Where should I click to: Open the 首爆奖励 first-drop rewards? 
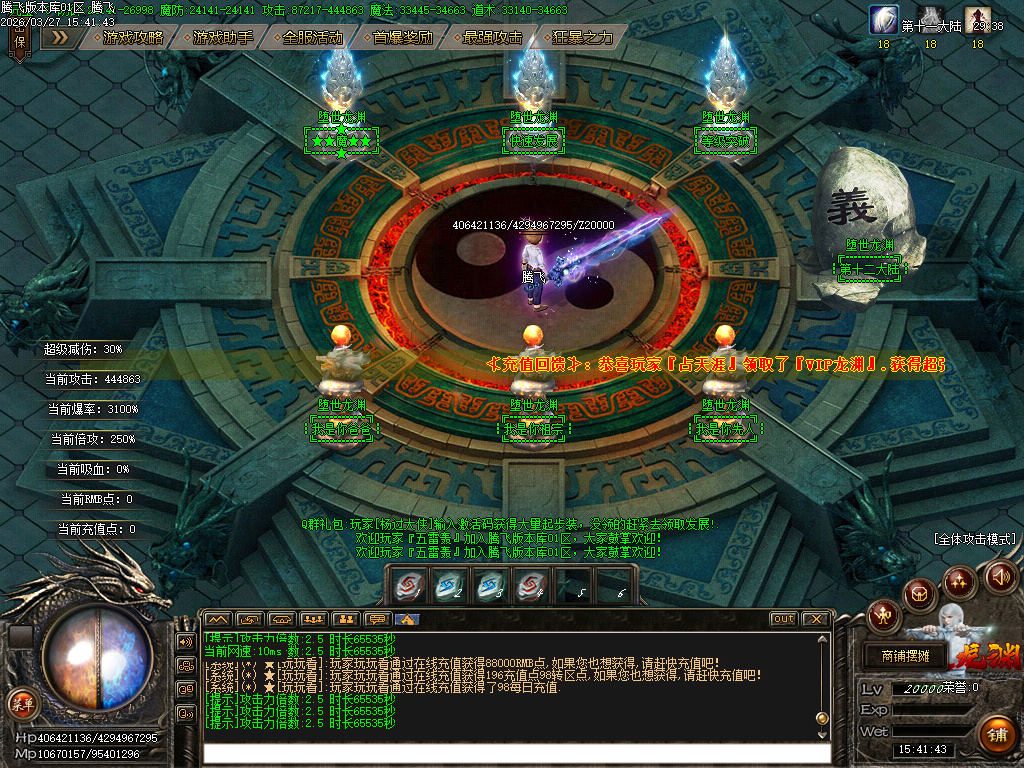402,37
